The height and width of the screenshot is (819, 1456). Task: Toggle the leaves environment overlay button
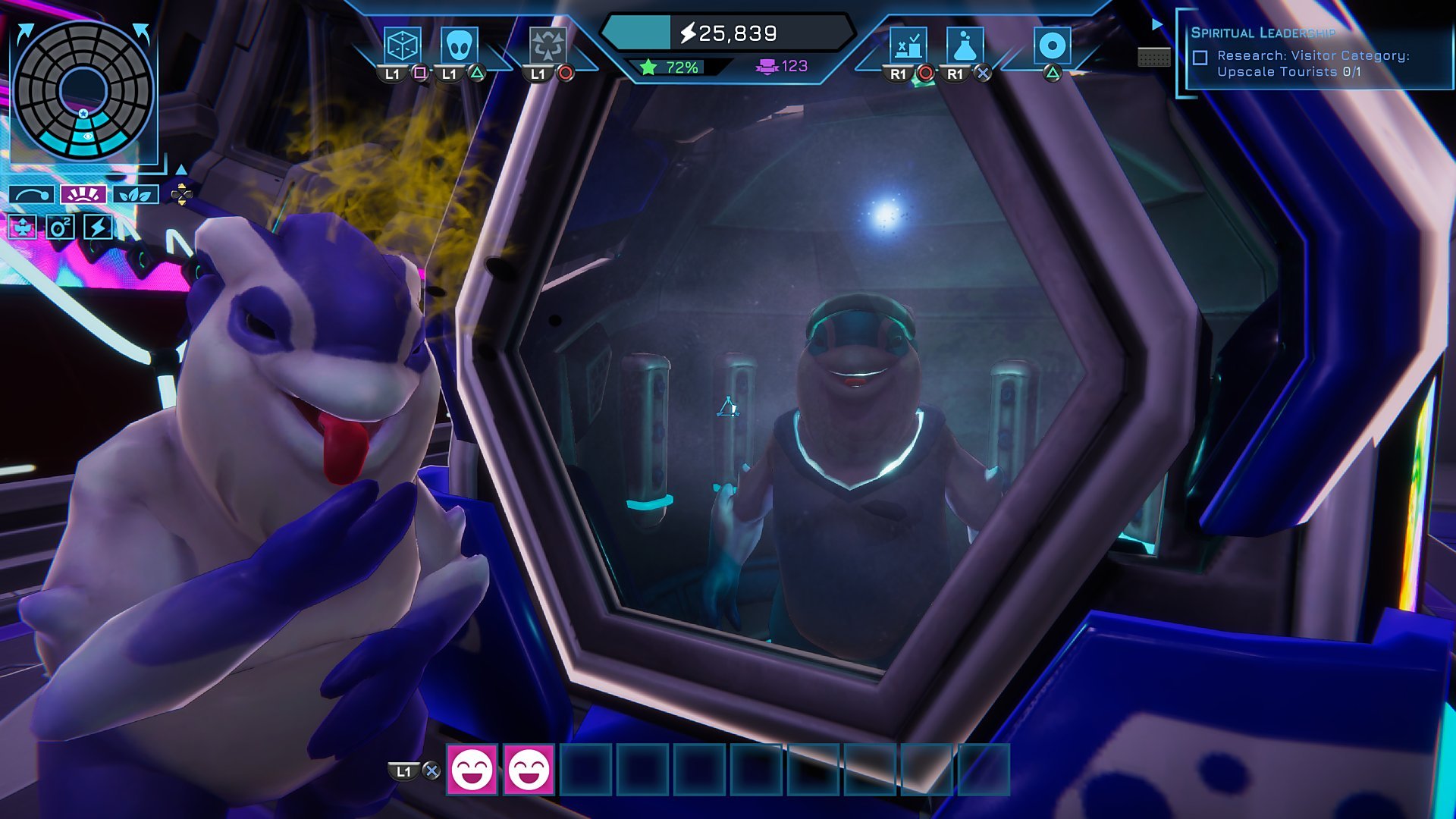coord(135,195)
